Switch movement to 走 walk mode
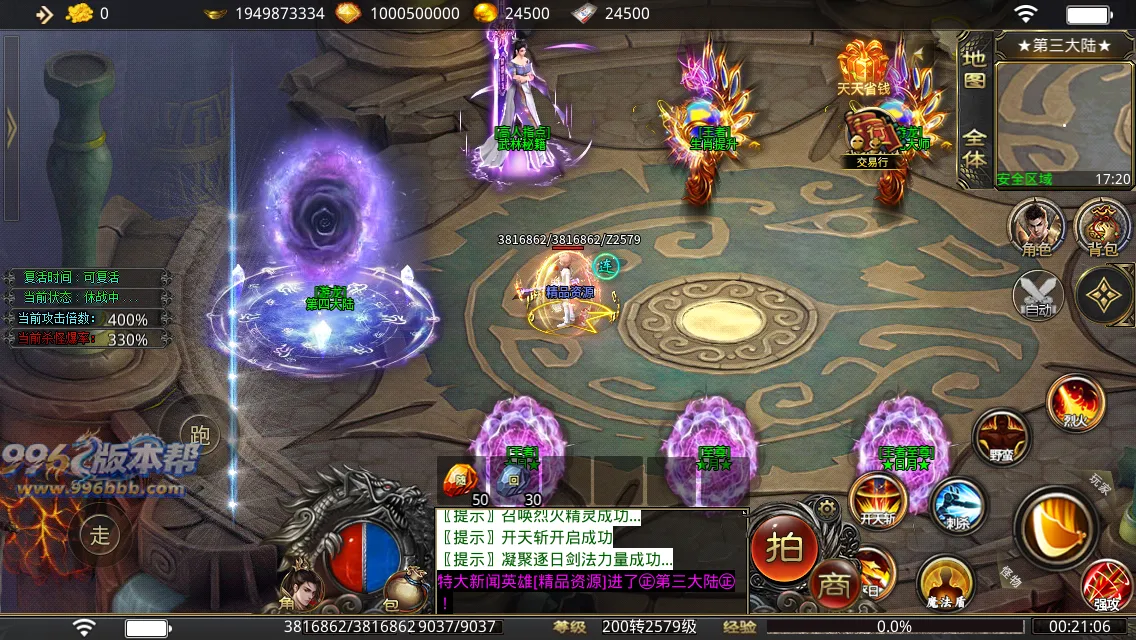Viewport: 1136px width, 640px height. [99, 534]
